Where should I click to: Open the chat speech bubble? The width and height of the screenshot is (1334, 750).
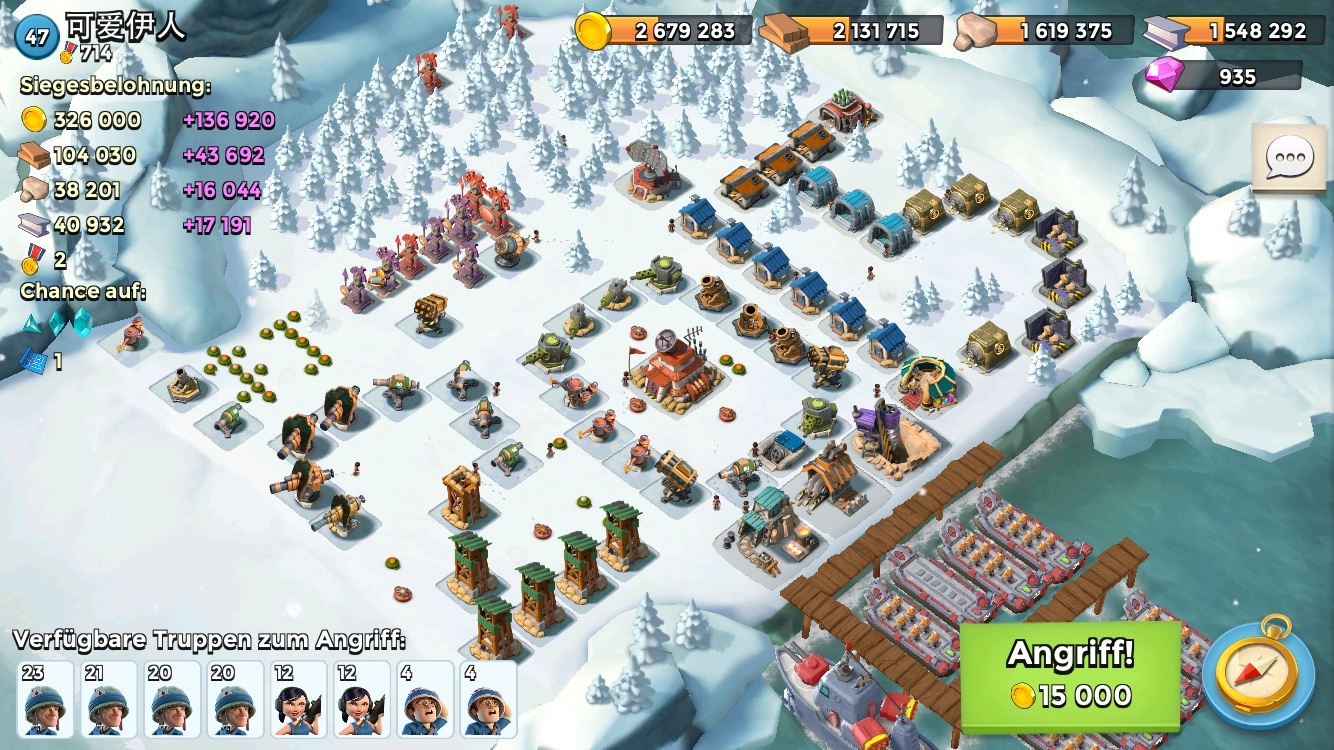click(1289, 158)
